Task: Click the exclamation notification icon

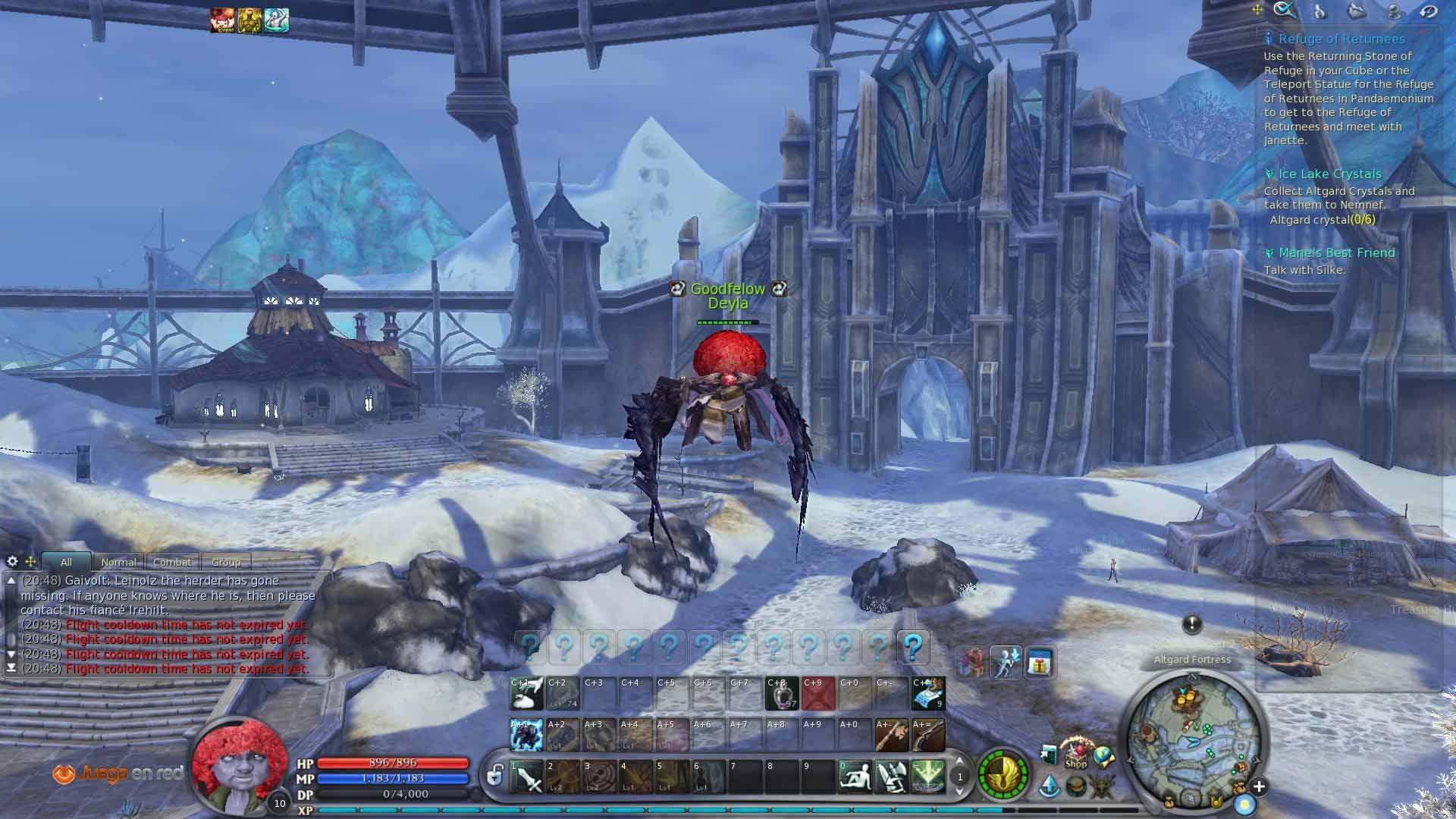Action: click(1191, 624)
